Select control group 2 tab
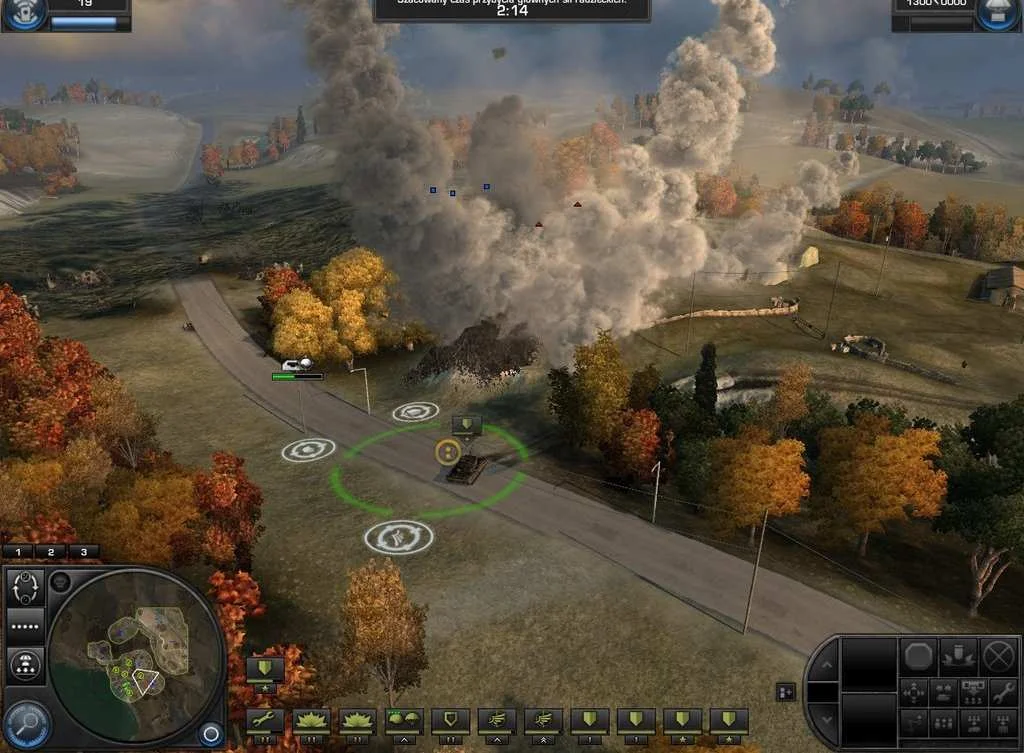 click(x=51, y=551)
